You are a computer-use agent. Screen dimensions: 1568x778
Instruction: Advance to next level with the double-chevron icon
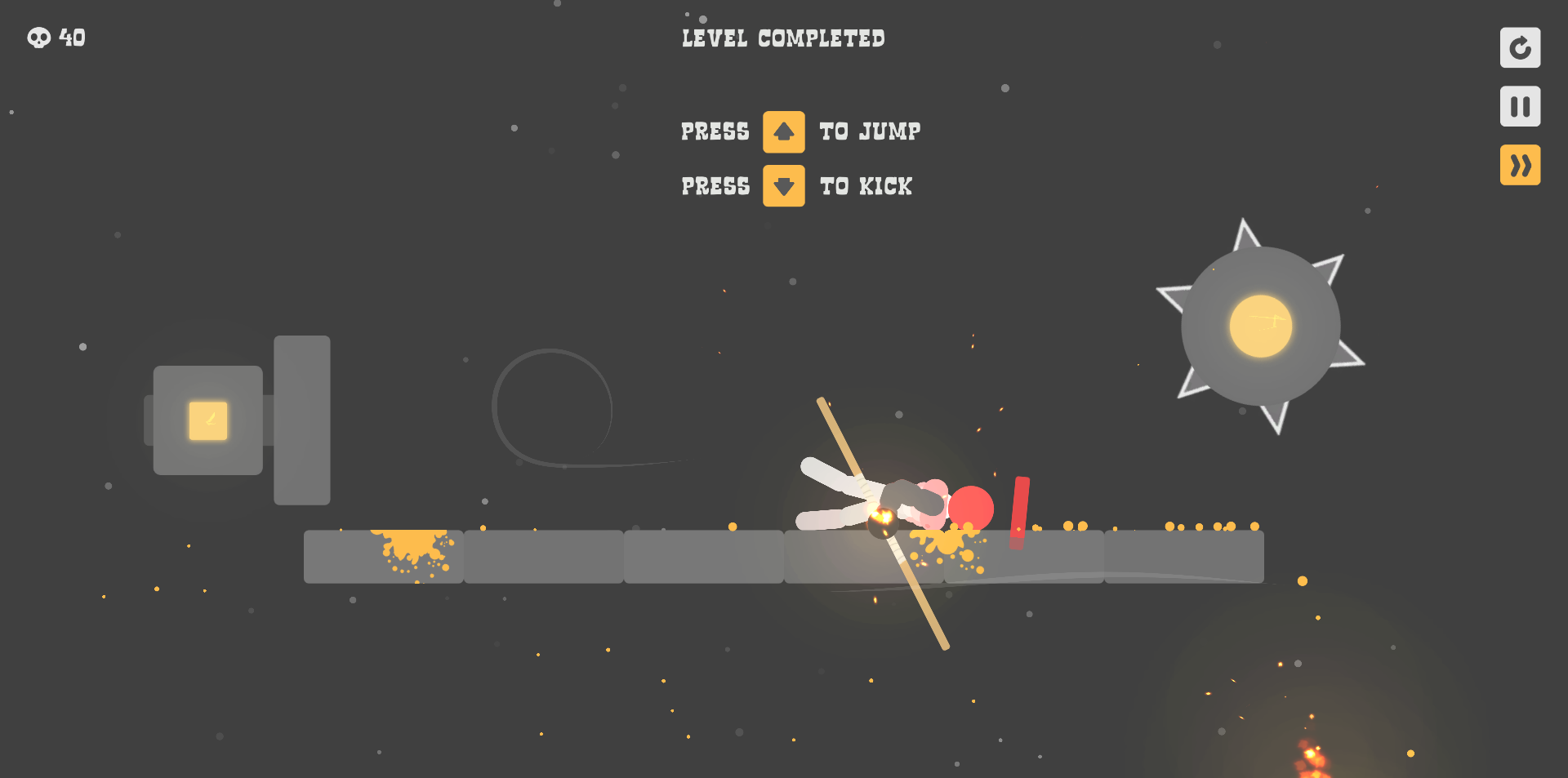click(1520, 165)
